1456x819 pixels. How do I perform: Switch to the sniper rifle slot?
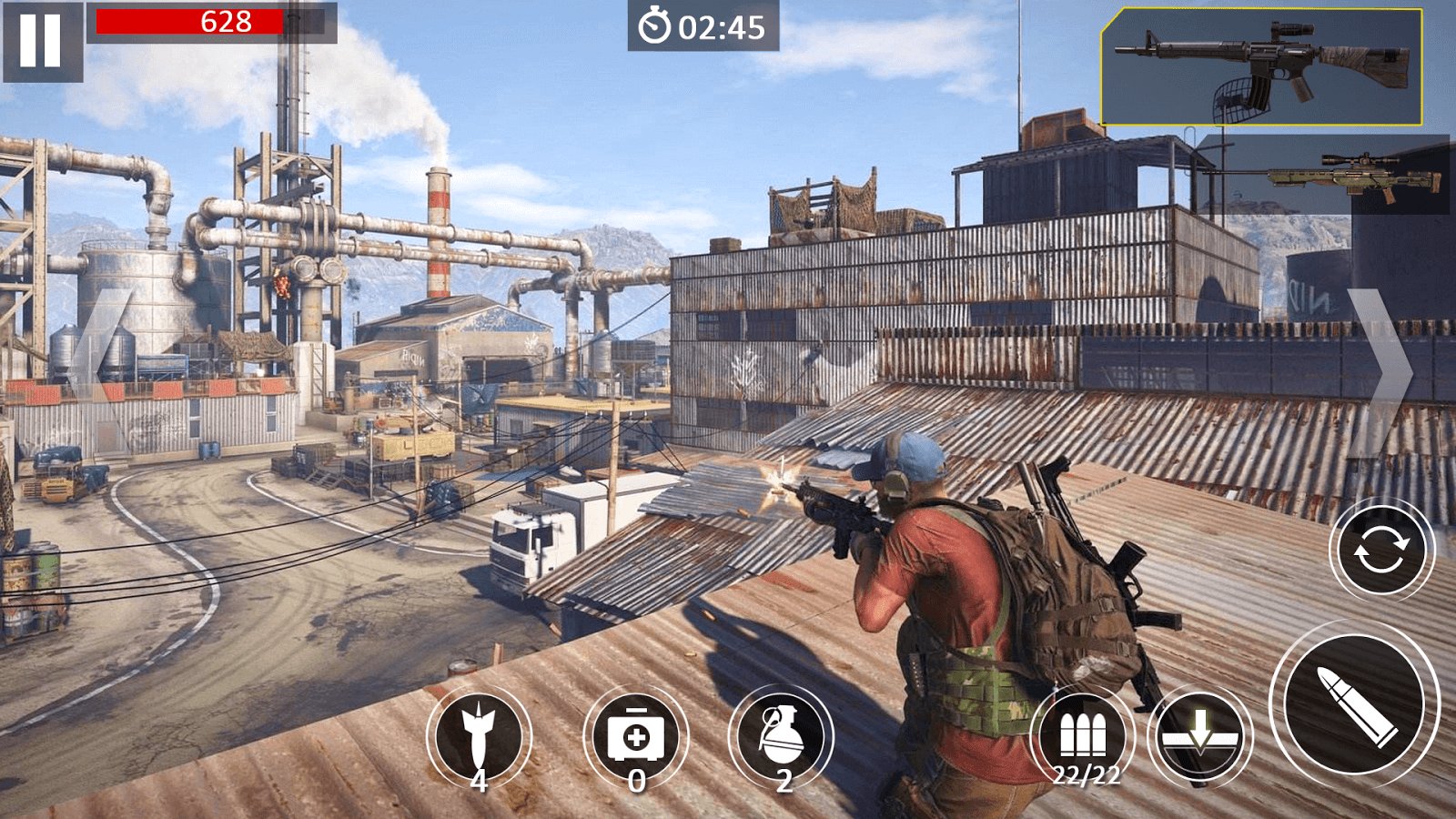coord(1356,177)
